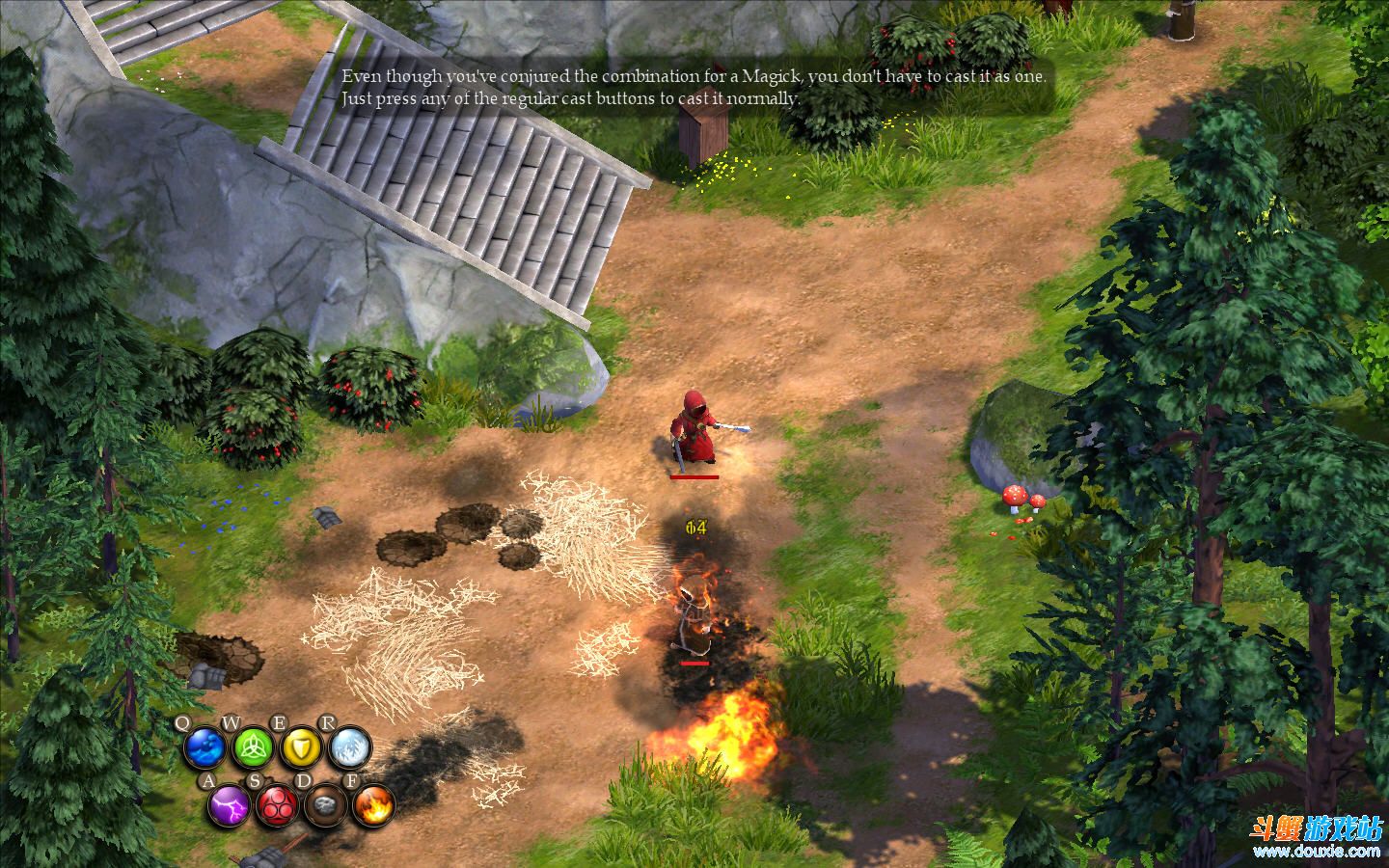Choose the green life element orb
Image resolution: width=1389 pixels, height=868 pixels.
[x=253, y=747]
